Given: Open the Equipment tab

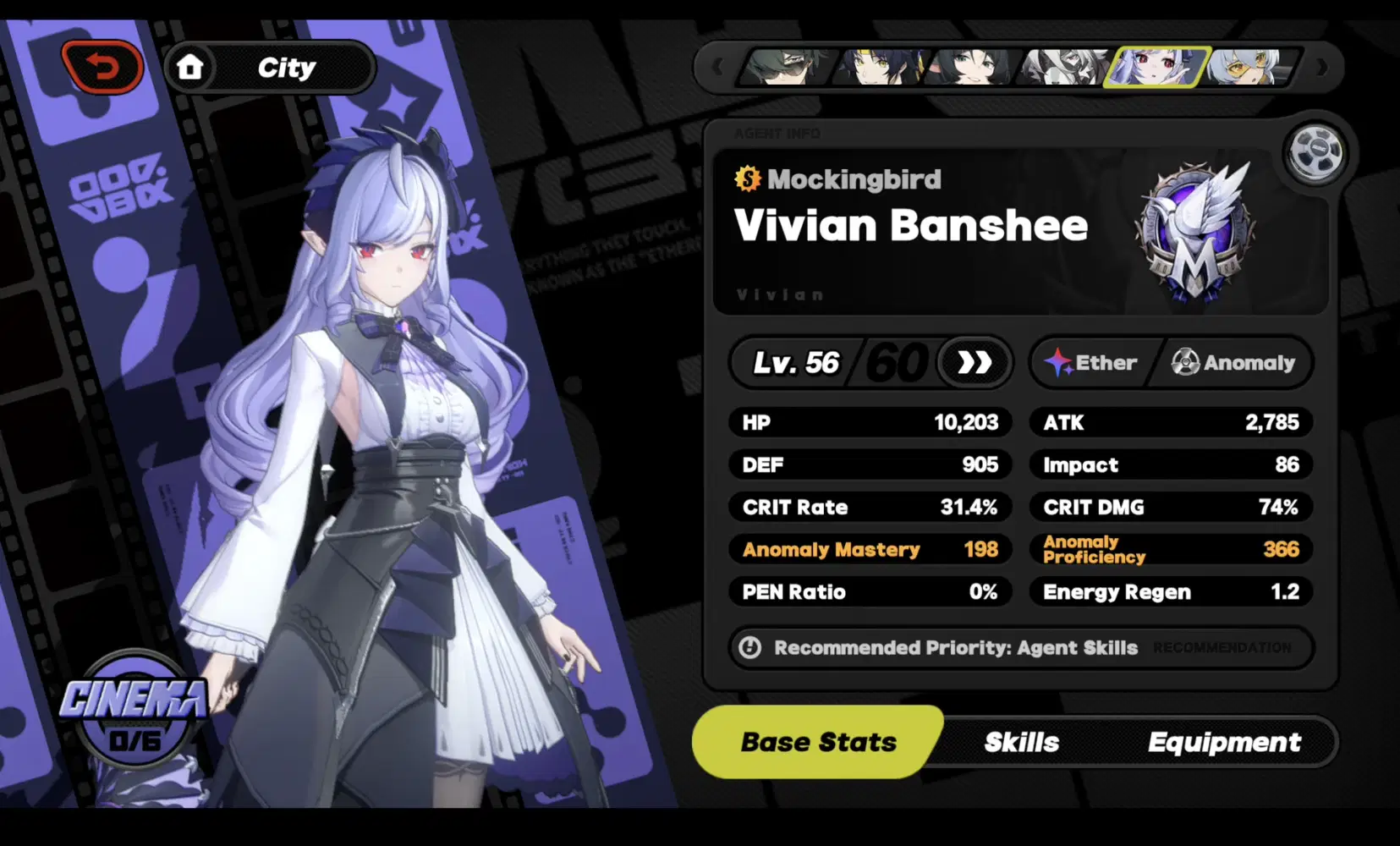Looking at the screenshot, I should click(x=1224, y=742).
